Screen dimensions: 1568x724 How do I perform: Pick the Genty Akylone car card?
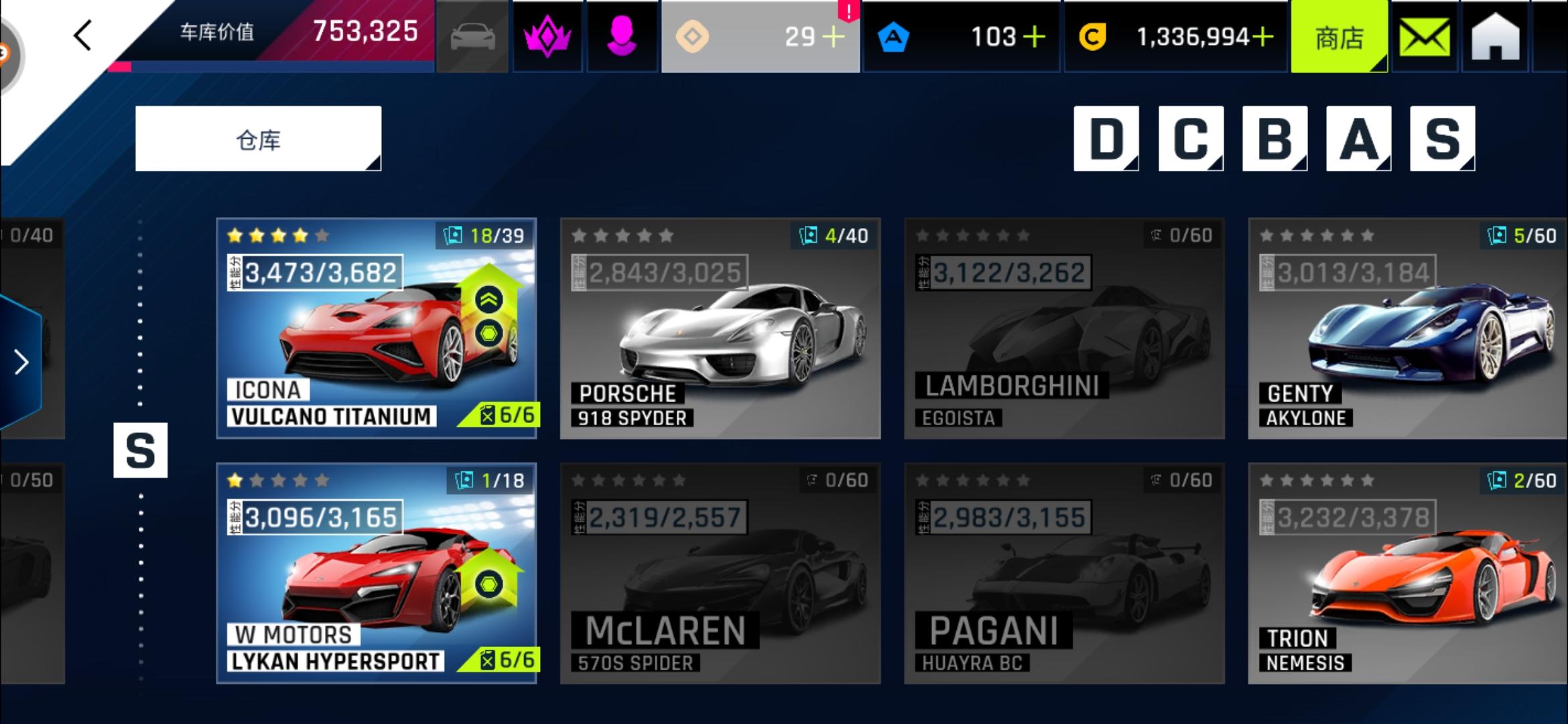pos(1407,328)
